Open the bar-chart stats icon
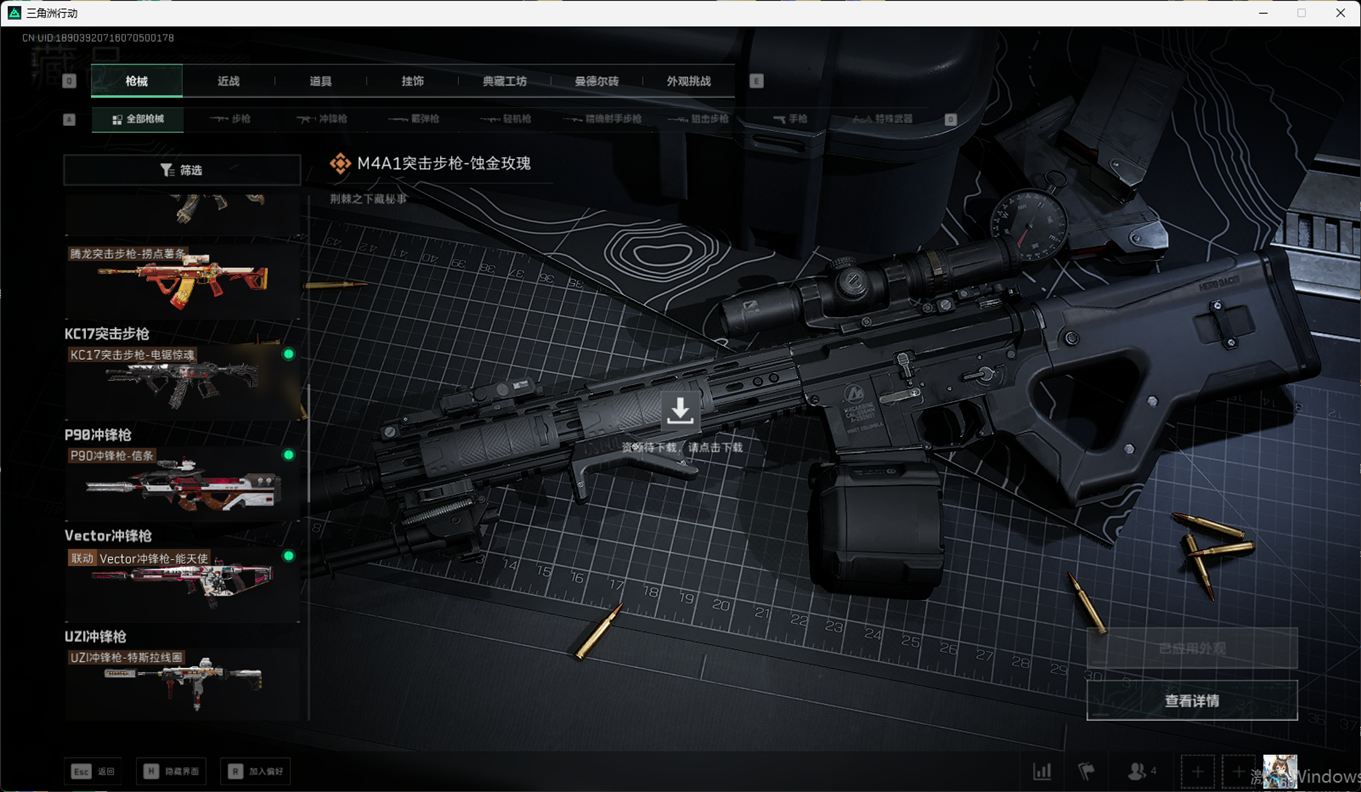The width and height of the screenshot is (1361, 792). [x=1042, y=771]
